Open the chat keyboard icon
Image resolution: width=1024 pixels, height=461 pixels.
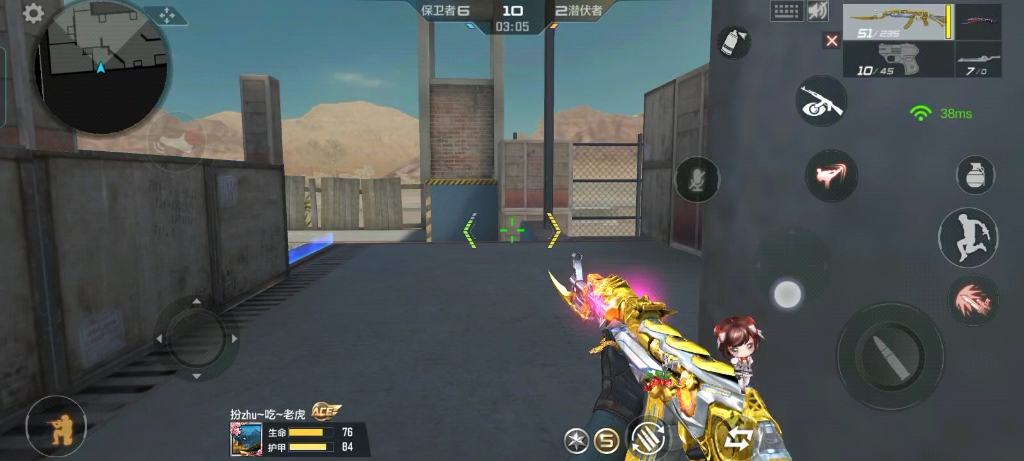tap(787, 11)
